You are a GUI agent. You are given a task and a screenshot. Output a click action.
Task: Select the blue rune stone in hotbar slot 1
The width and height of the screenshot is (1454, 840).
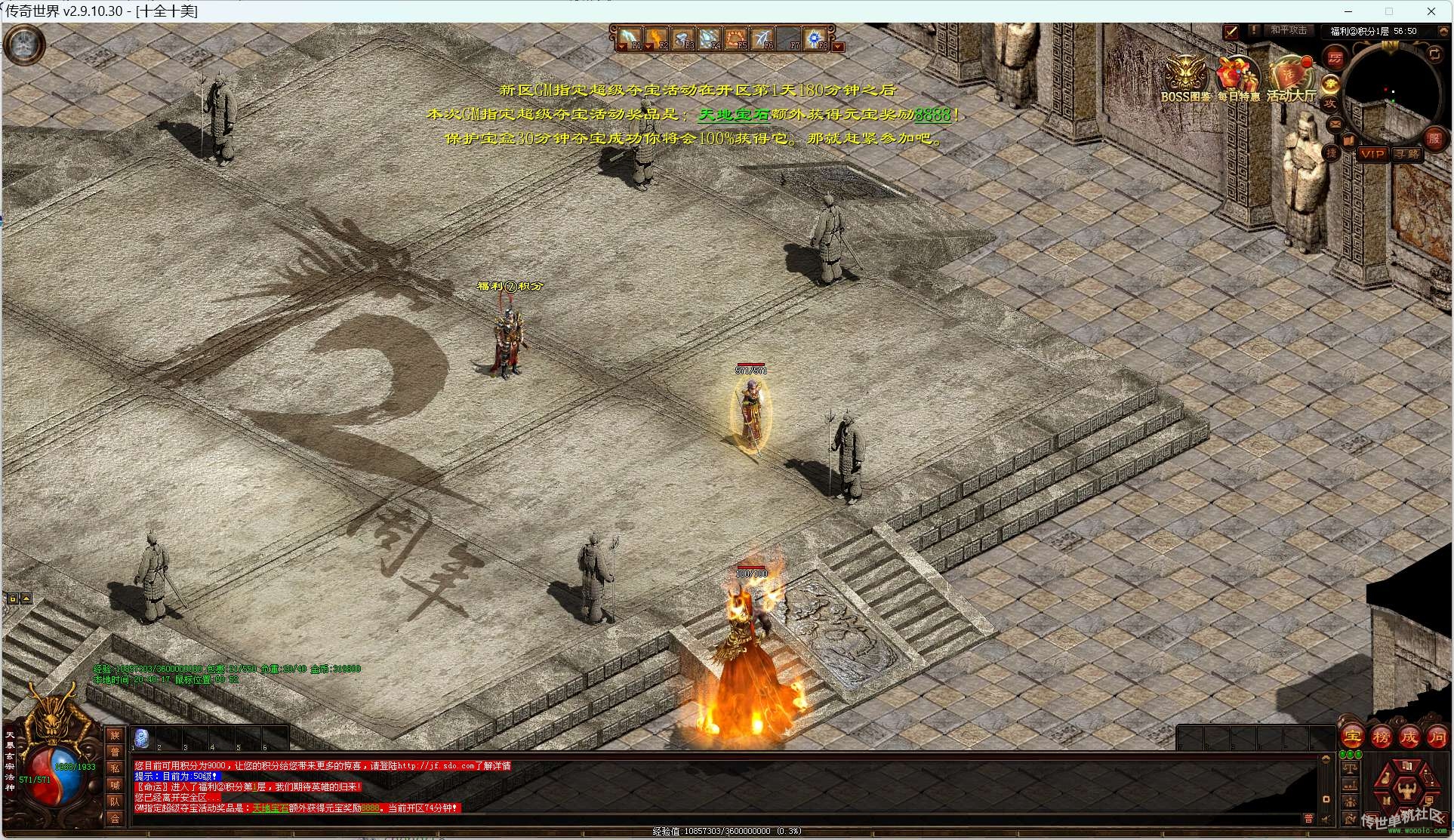click(x=141, y=737)
